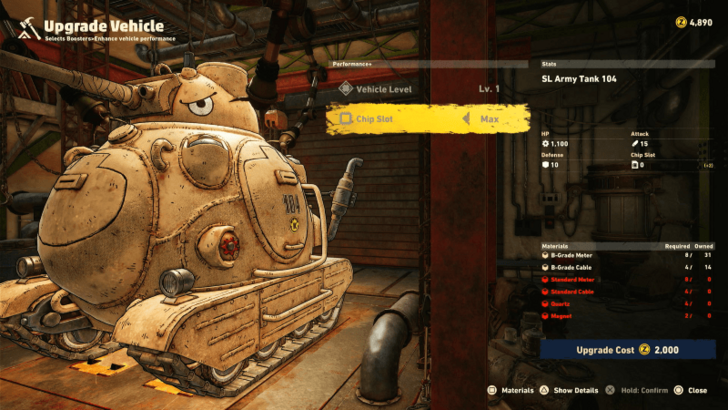Select the Vehicle Level row
The image size is (728, 410).
(428, 89)
